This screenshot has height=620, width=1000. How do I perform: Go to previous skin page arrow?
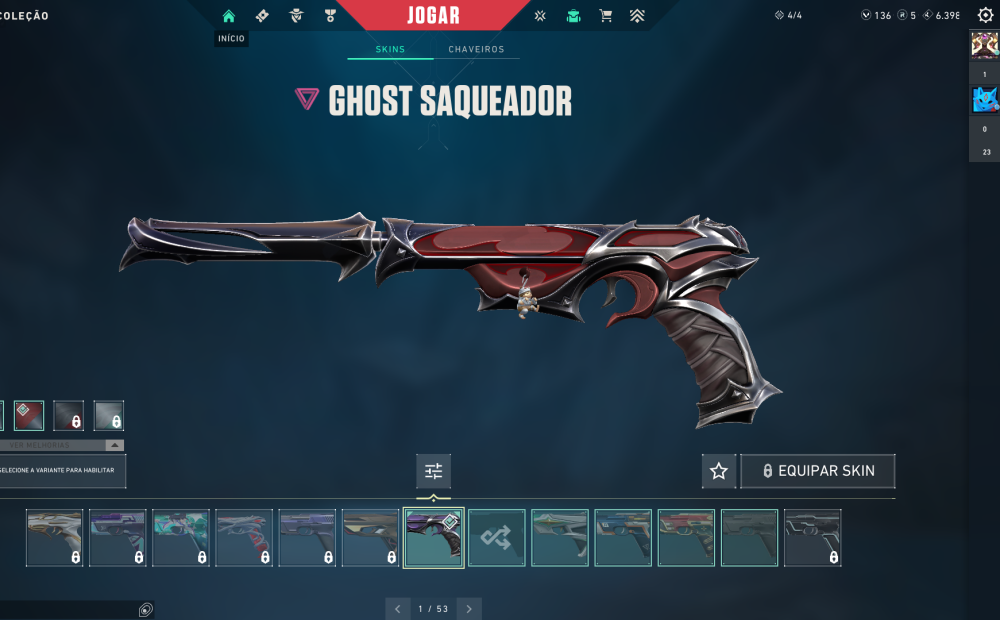[397, 608]
